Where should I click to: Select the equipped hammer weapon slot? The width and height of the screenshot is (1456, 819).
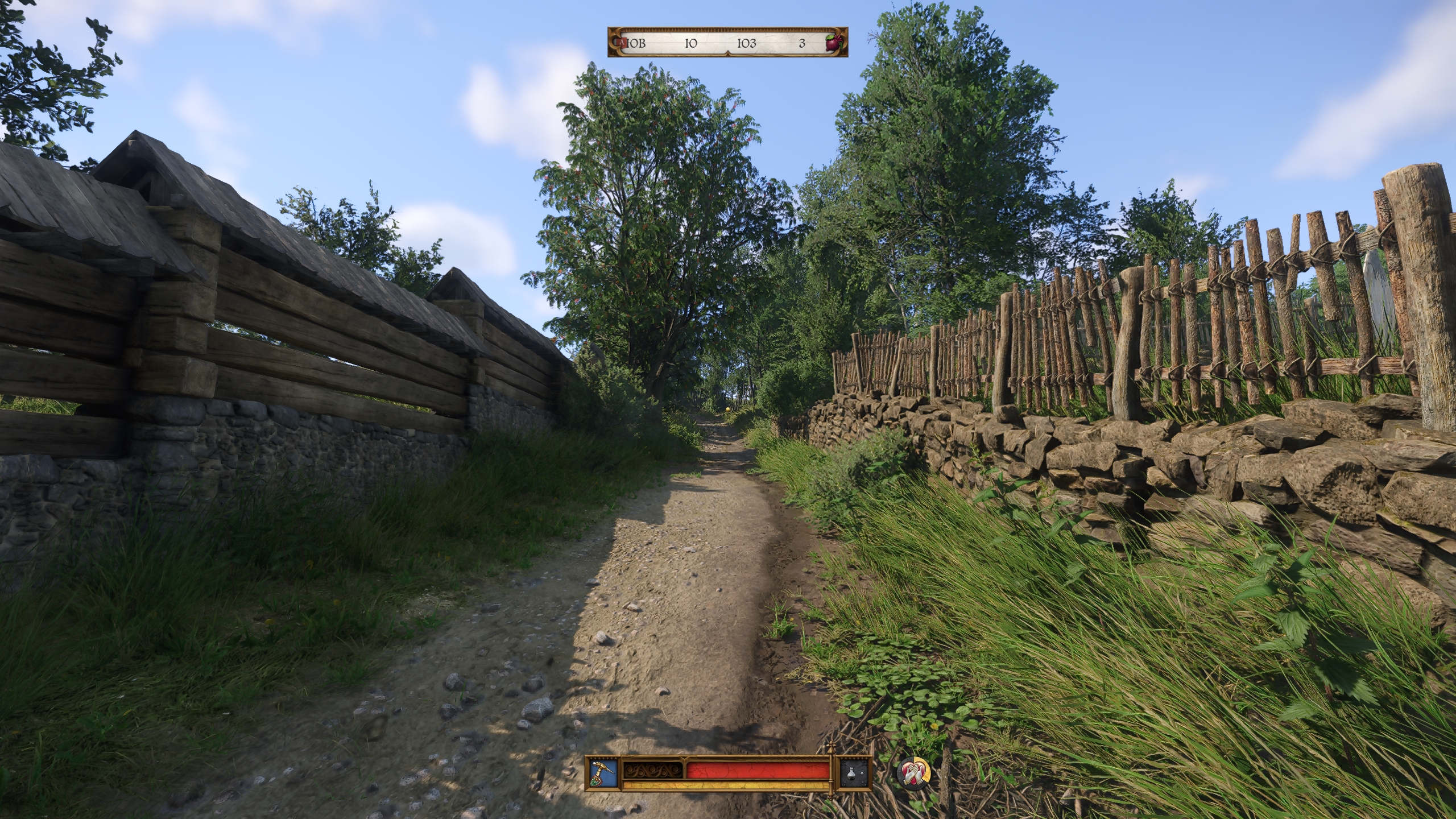[x=602, y=772]
